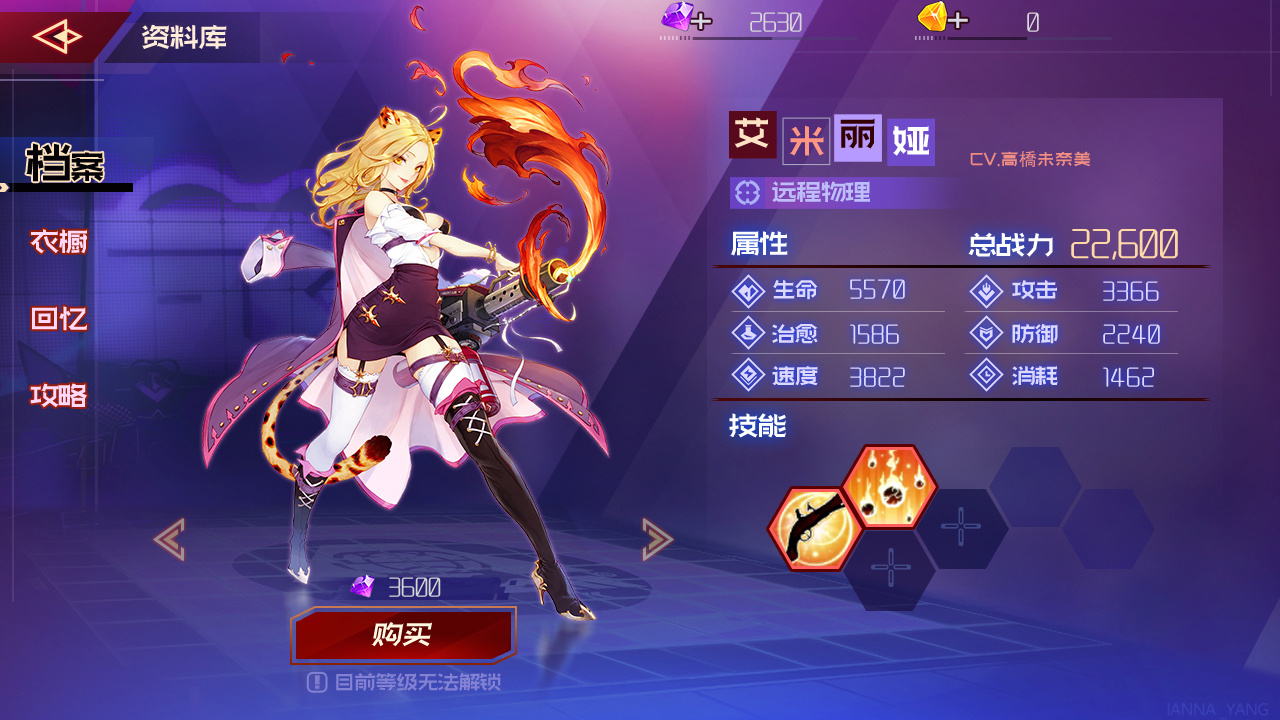View the 攻略 (Guide) tab
The image size is (1280, 720).
[57, 395]
